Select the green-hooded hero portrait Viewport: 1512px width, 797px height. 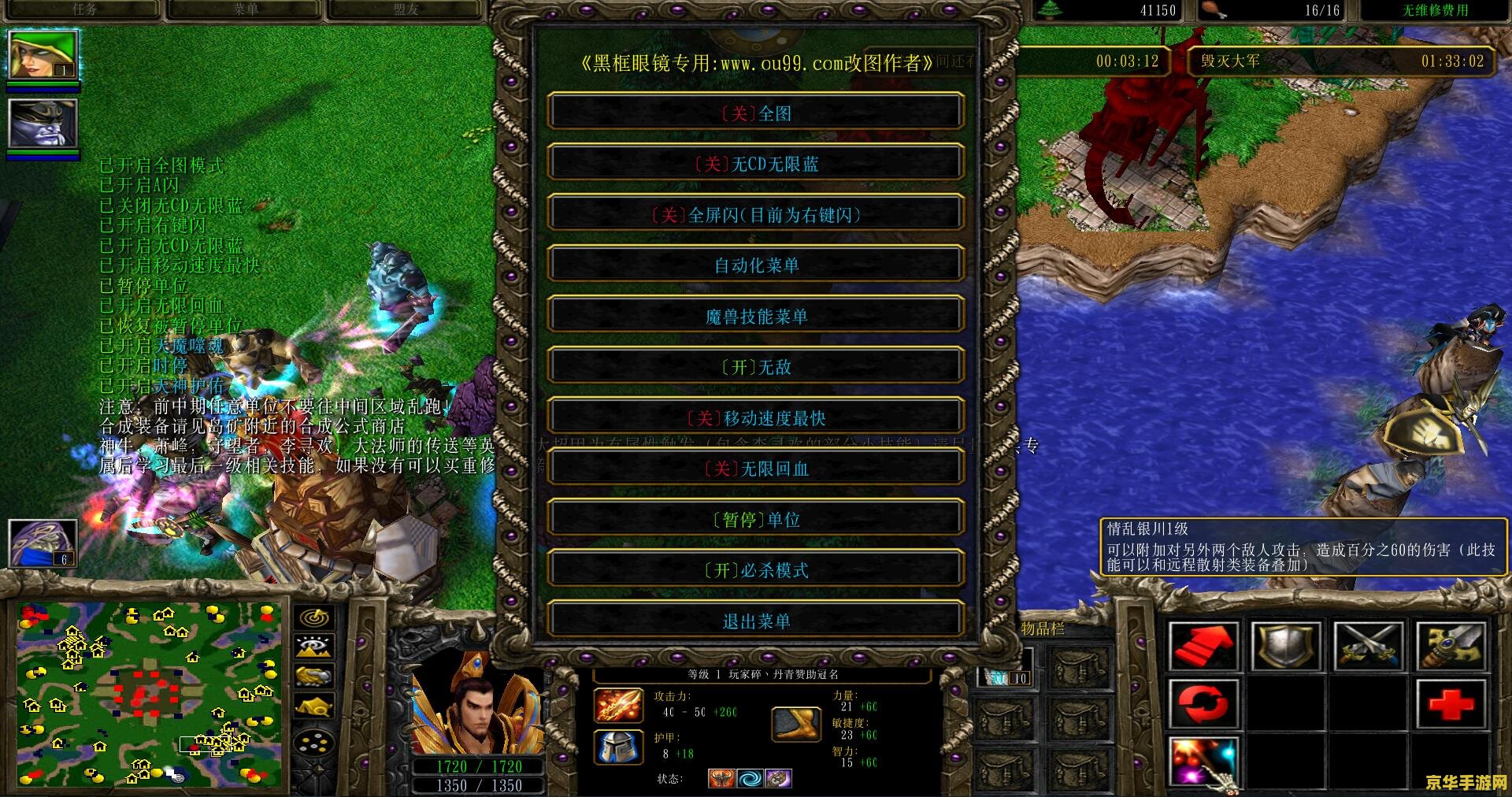click(43, 55)
